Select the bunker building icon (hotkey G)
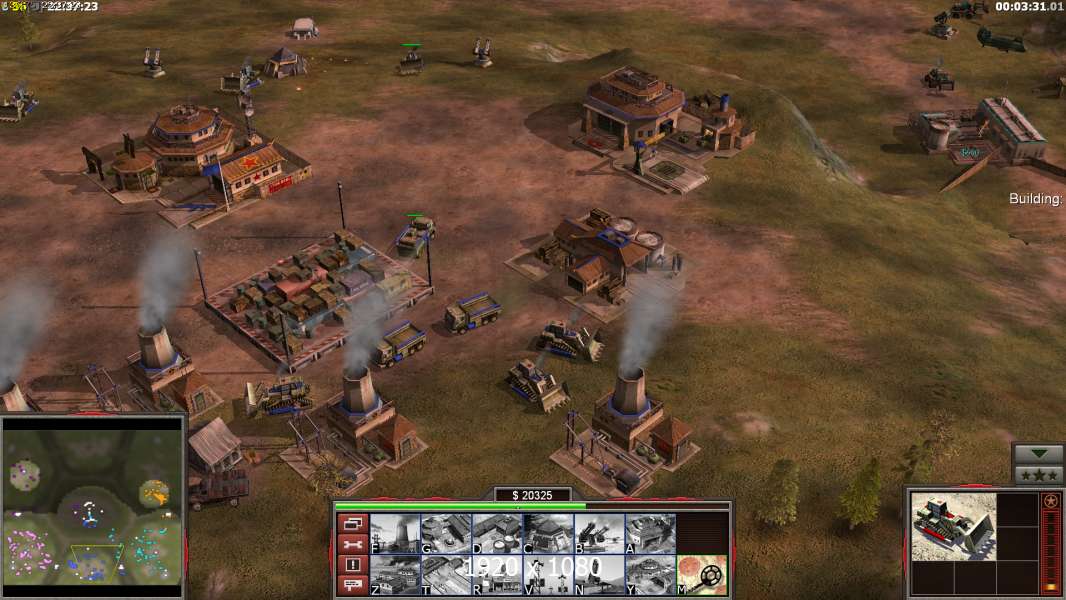The image size is (1066, 600). (x=446, y=534)
